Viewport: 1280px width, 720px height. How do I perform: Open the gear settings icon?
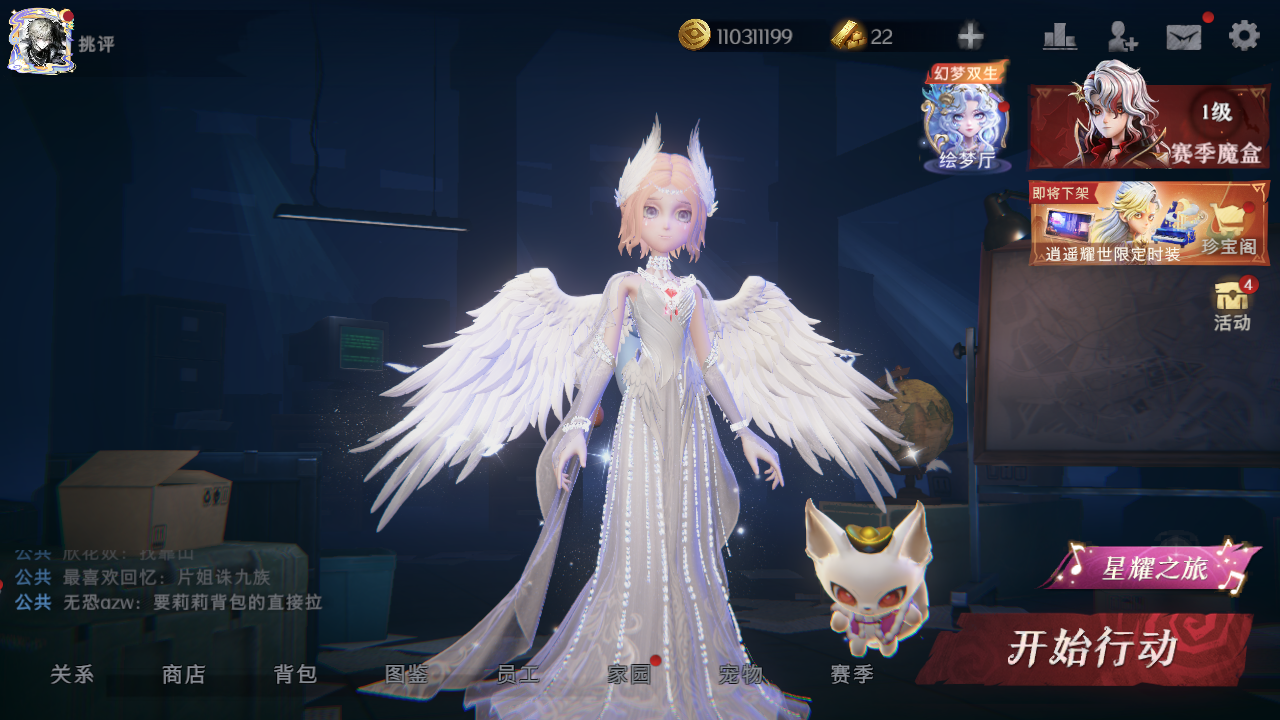tap(1244, 36)
